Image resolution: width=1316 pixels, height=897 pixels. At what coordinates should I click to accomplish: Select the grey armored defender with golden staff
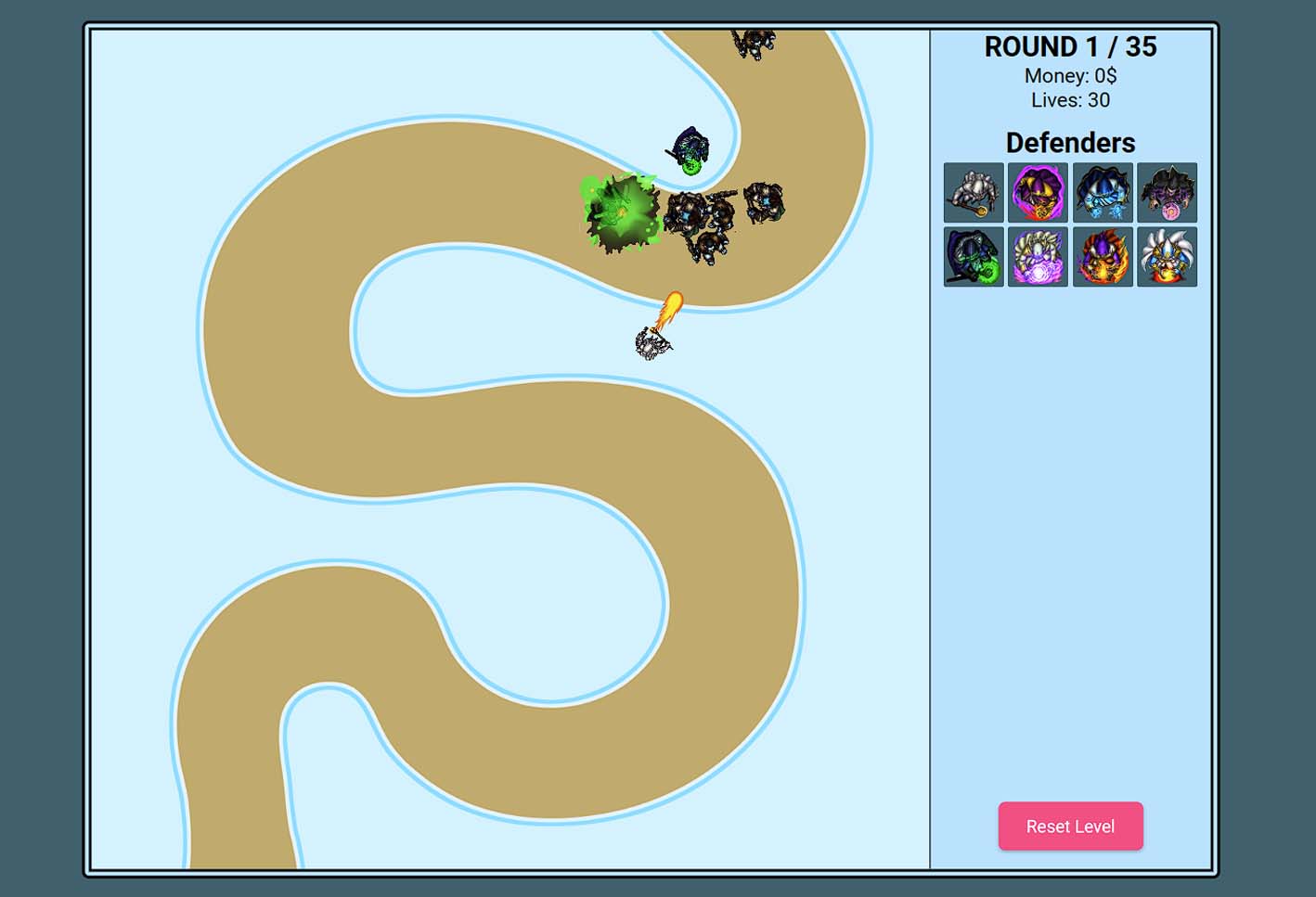click(x=974, y=193)
